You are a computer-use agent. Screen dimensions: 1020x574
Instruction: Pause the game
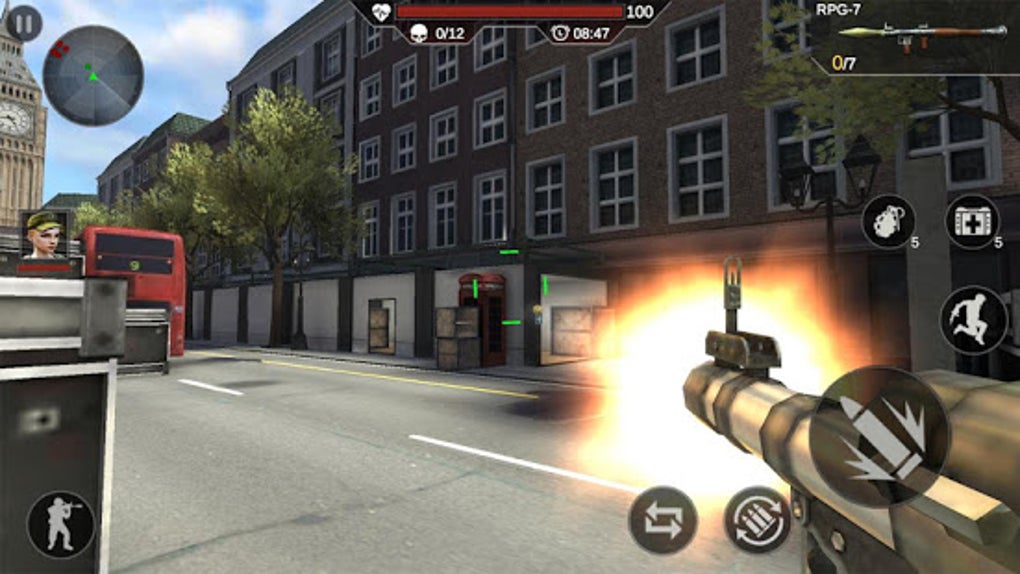[24, 23]
